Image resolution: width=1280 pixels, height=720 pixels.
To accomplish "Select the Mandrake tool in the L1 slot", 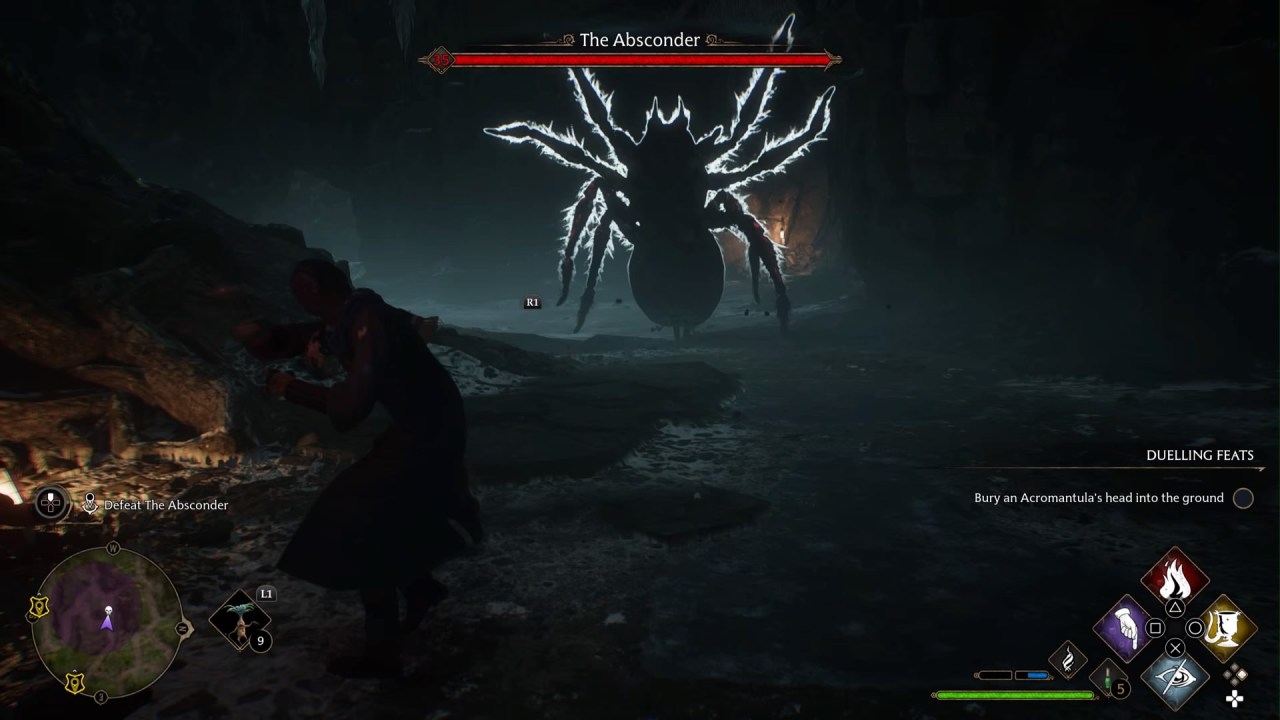I will tap(240, 618).
